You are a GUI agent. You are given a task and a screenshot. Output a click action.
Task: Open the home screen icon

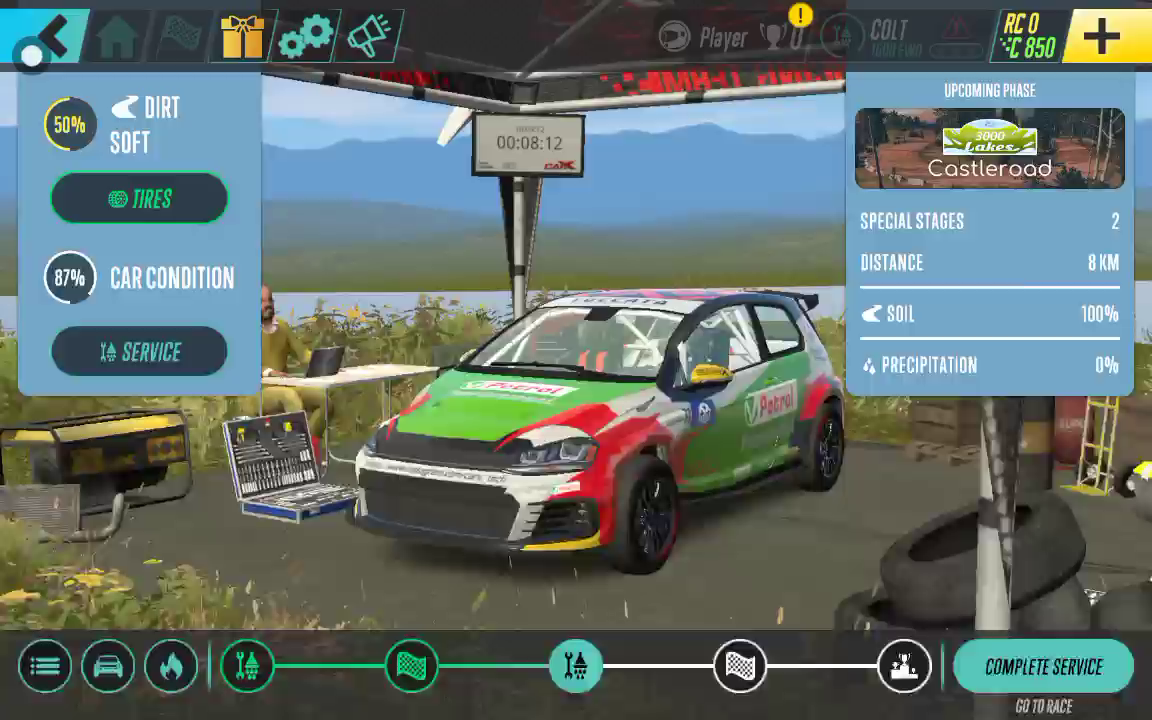(x=117, y=37)
